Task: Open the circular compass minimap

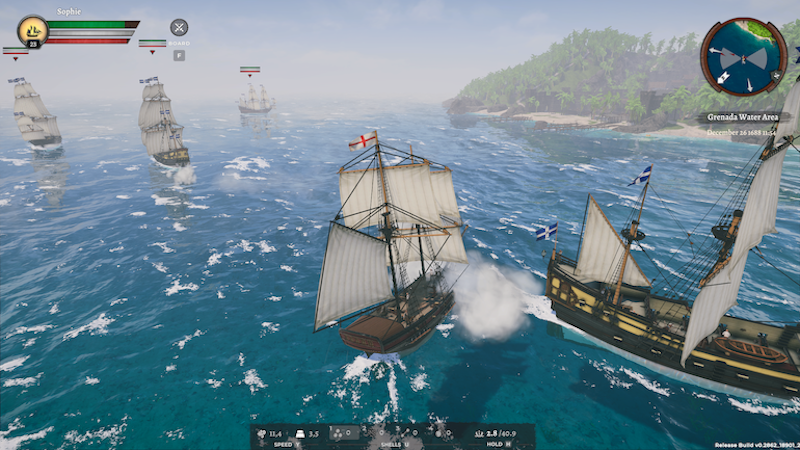Action: pyautogui.click(x=743, y=56)
